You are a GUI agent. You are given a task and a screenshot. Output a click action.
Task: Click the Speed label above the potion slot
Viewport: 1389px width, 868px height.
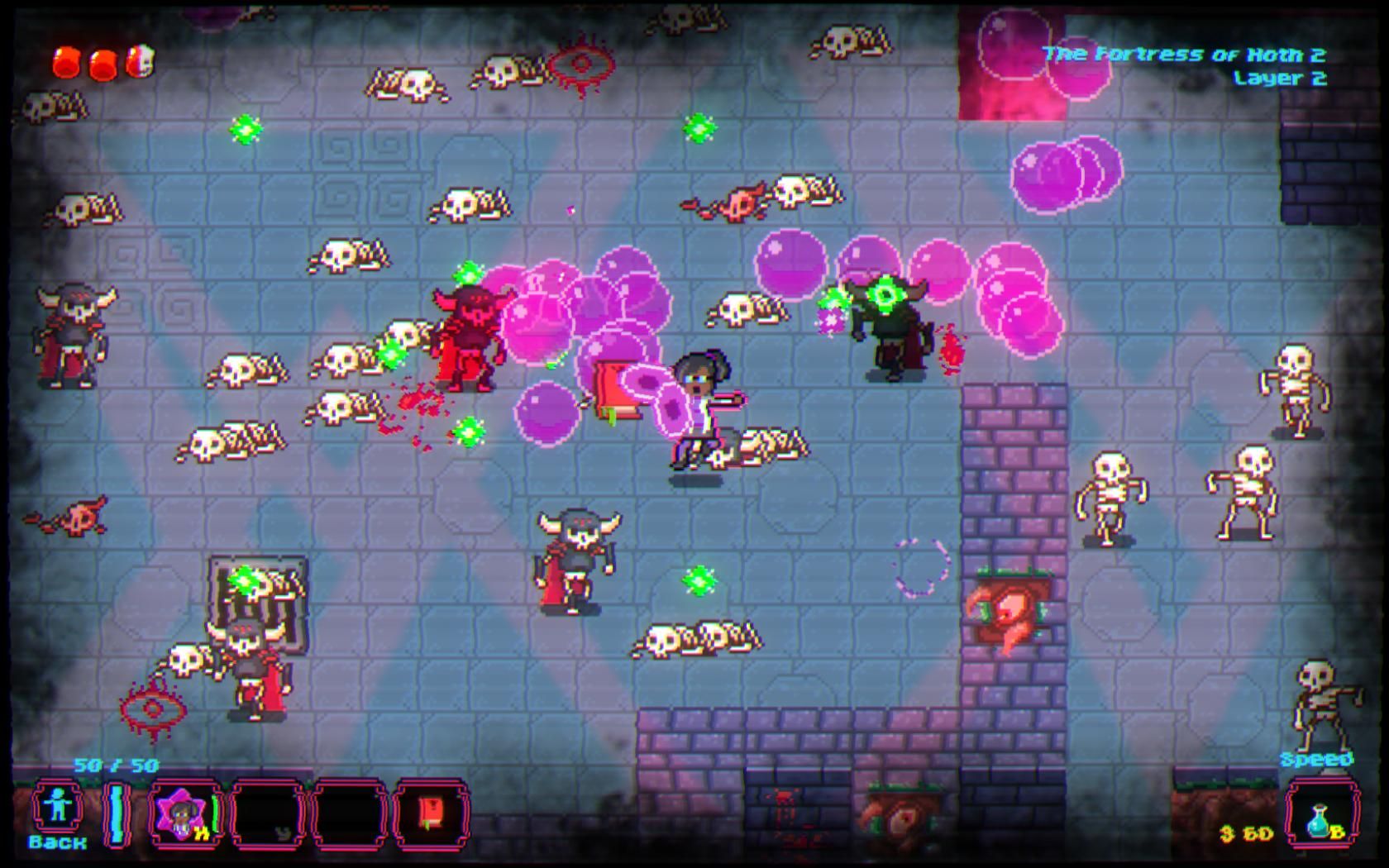(x=1317, y=757)
